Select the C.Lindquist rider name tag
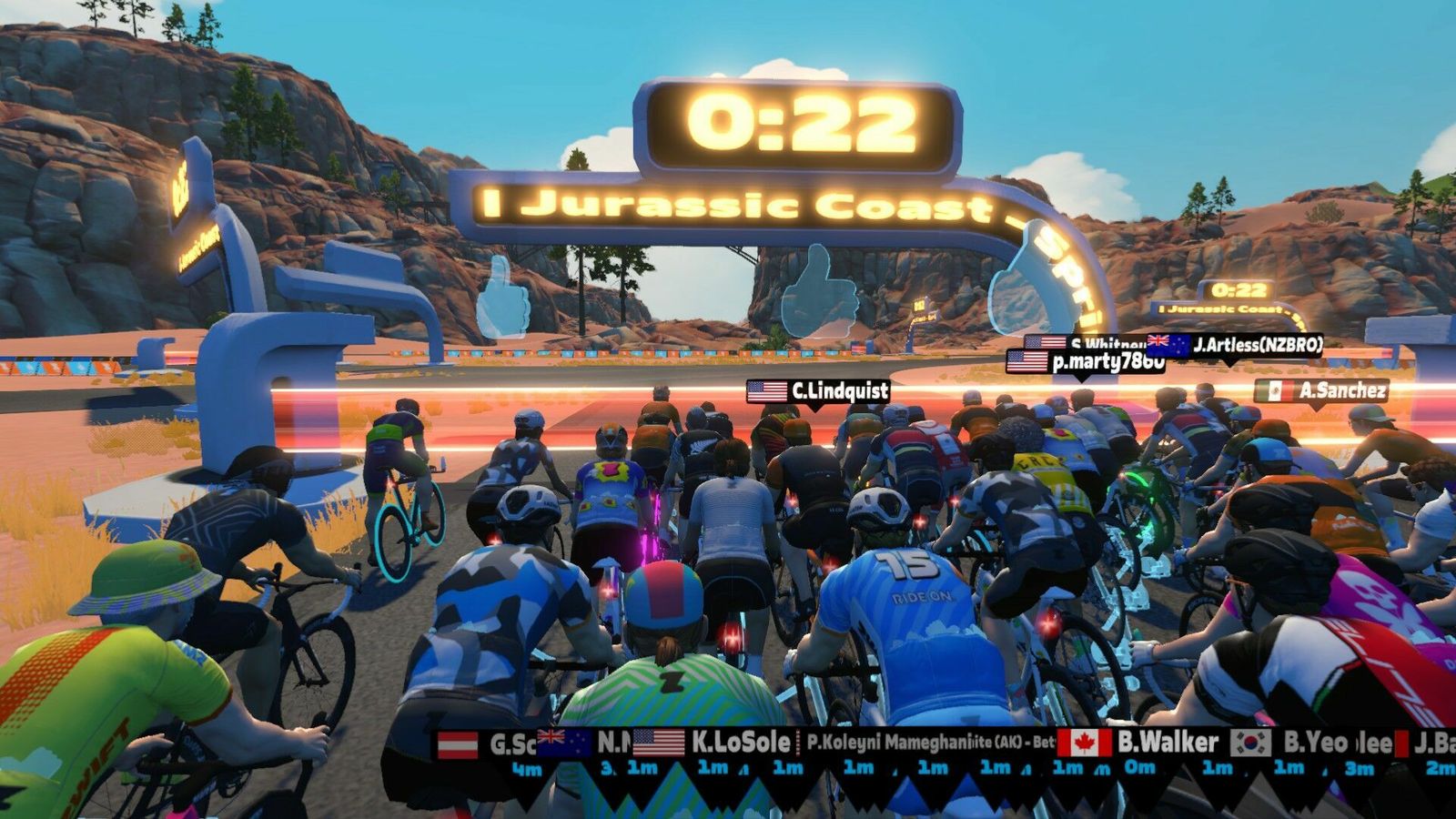Screen dimensions: 1456x819 tap(818, 391)
